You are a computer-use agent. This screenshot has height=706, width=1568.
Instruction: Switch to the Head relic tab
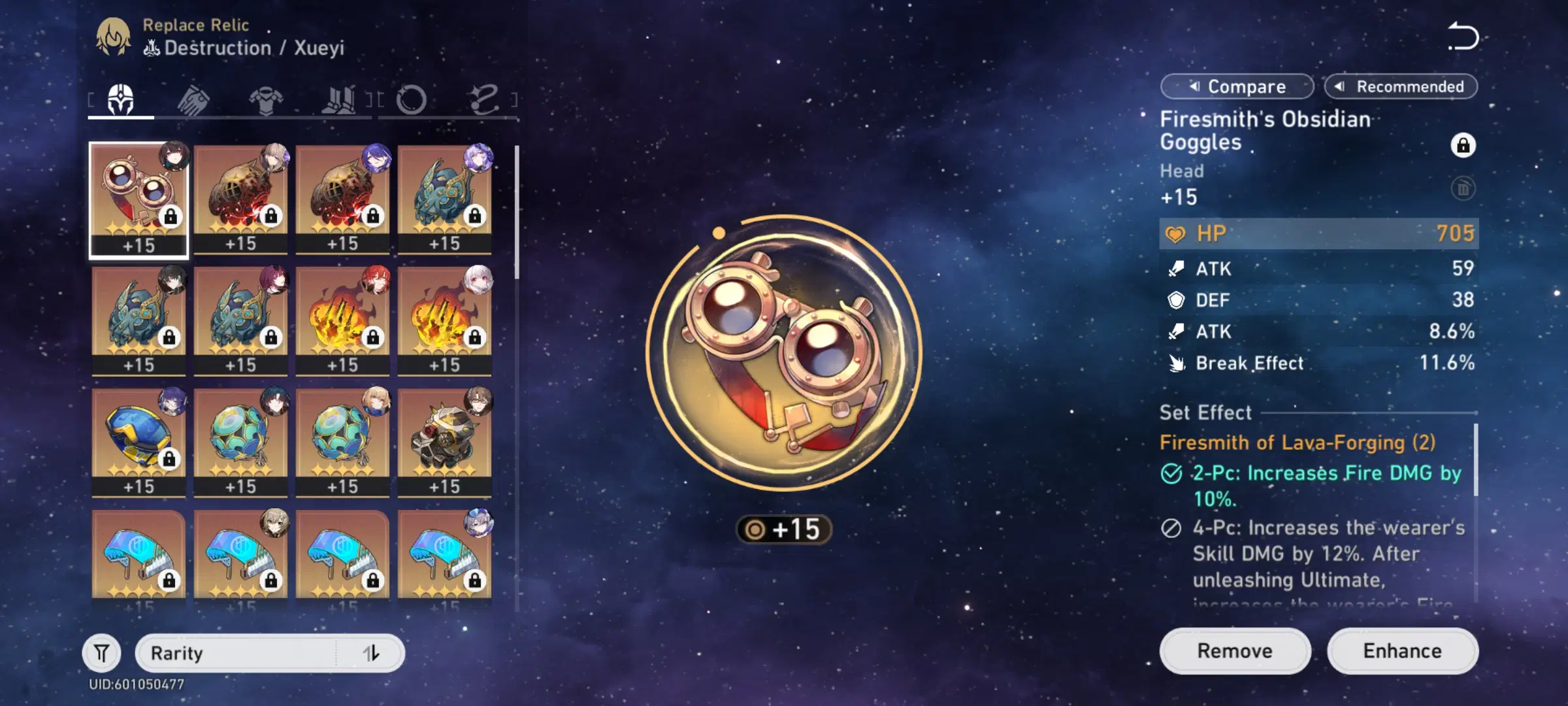click(120, 98)
